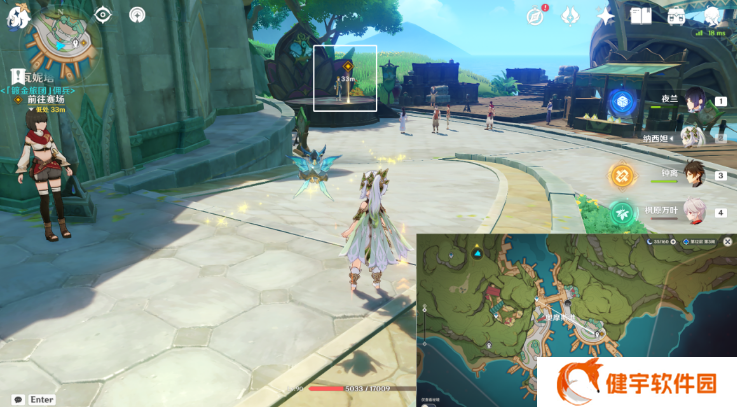
Task: Open the backpack inventory icon
Action: click(676, 16)
